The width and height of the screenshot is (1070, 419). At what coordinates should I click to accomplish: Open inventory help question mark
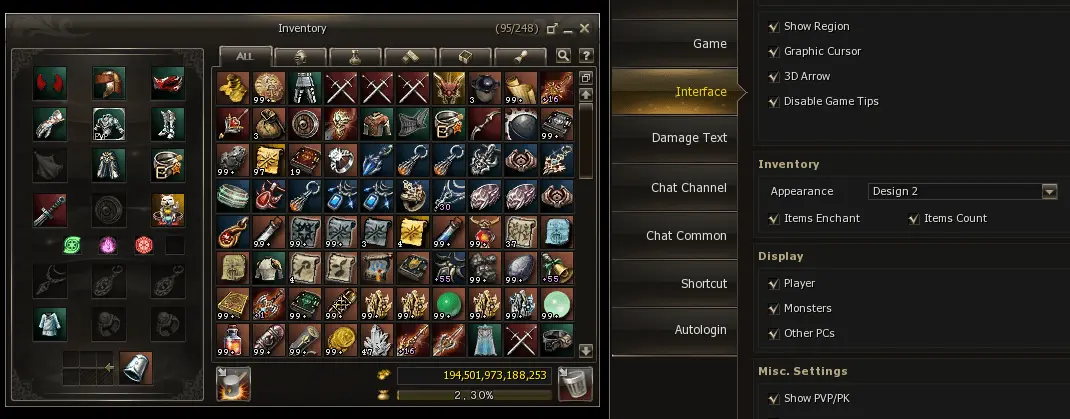[x=586, y=56]
